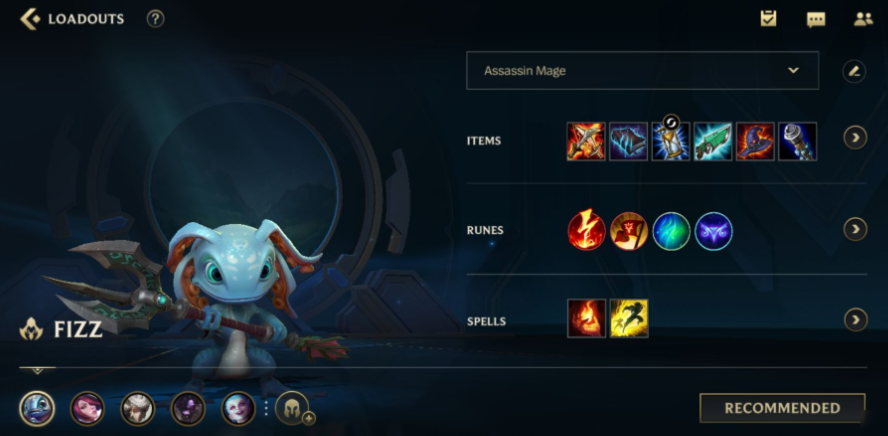The image size is (888, 436).
Task: Open the question mark help icon
Action: tap(155, 19)
